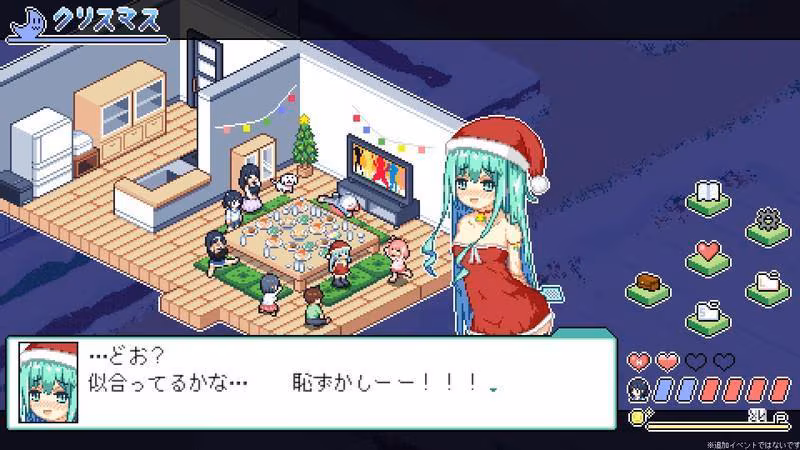
Task: Open the book icon tile
Action: (x=707, y=194)
